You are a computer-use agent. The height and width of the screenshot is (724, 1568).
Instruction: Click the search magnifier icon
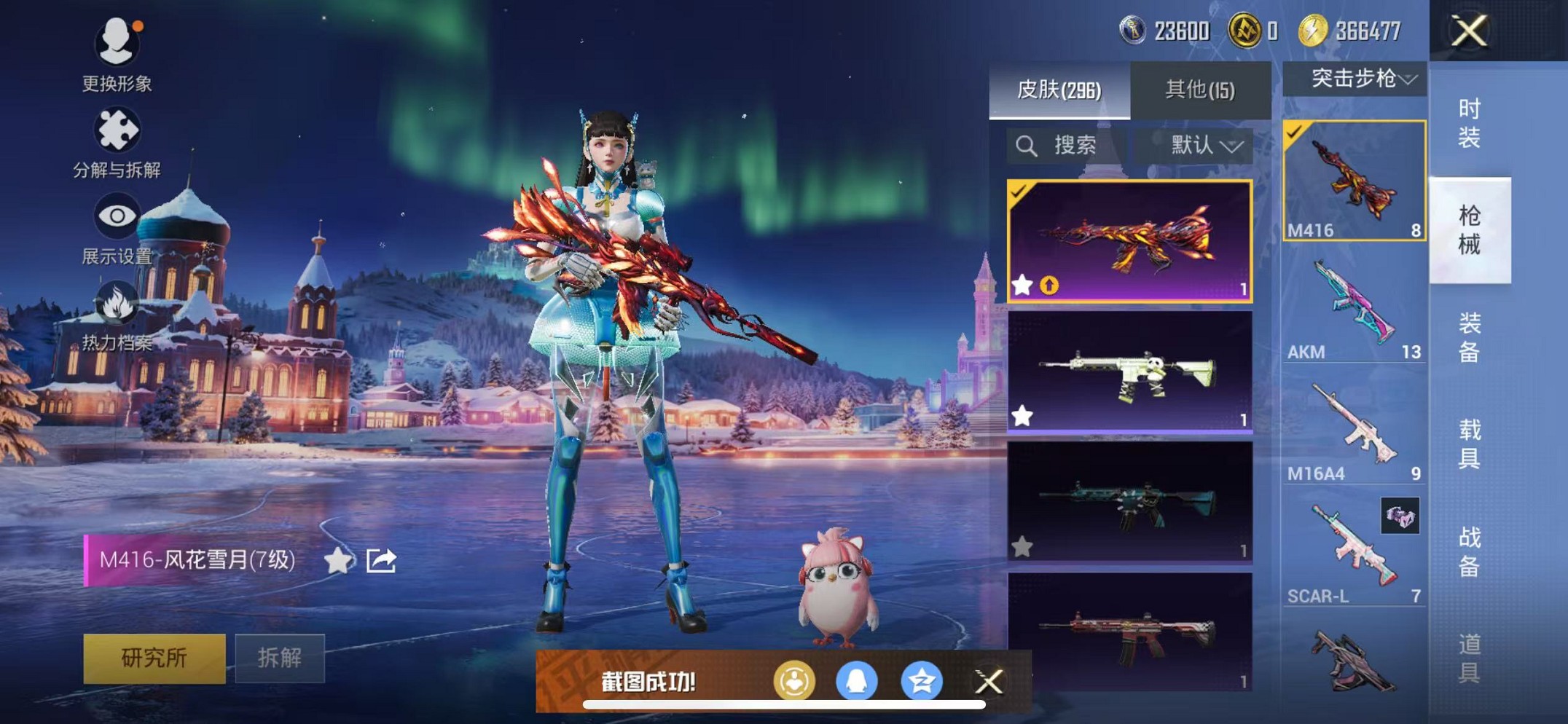click(x=1028, y=144)
